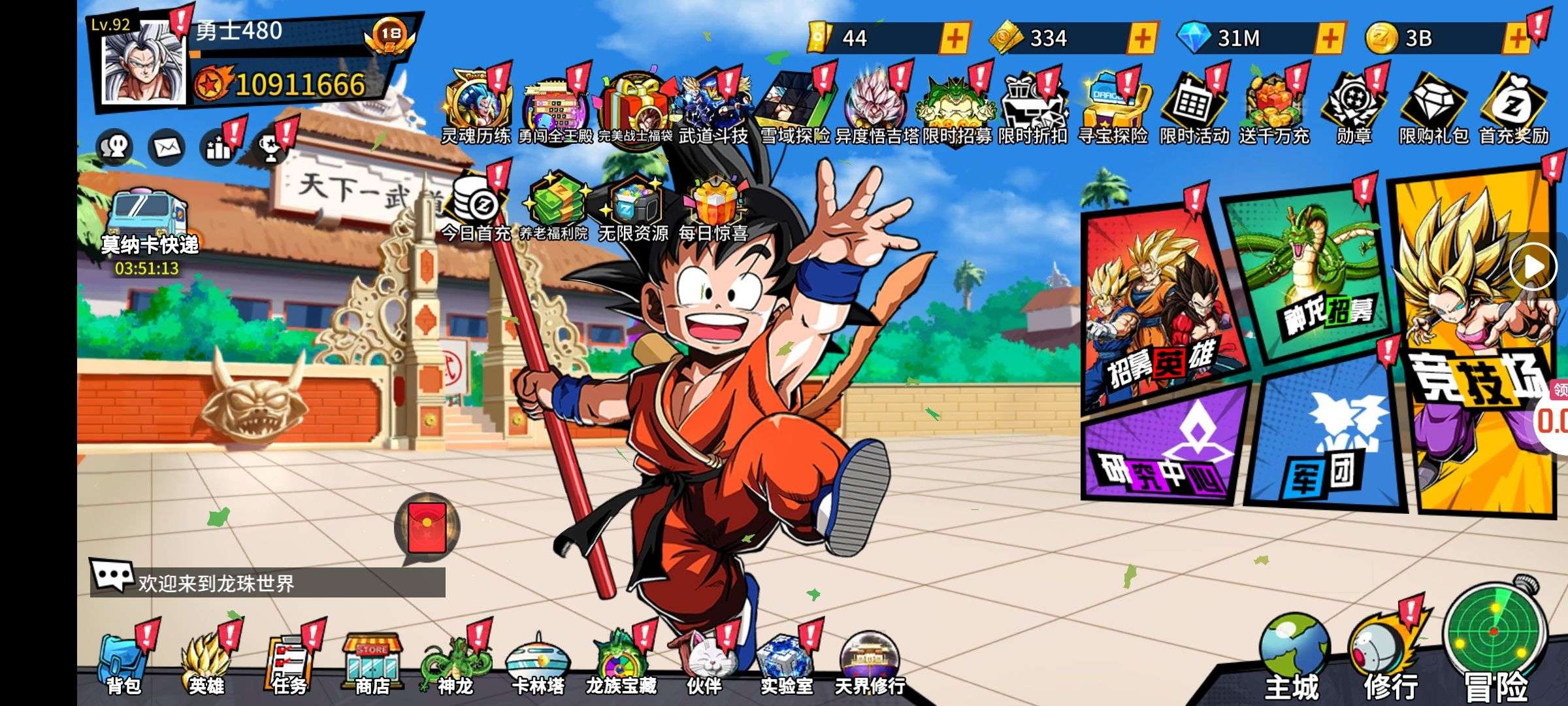Viewport: 1568px width, 706px height.
Task: Open the 卡林塔 tower
Action: click(538, 664)
